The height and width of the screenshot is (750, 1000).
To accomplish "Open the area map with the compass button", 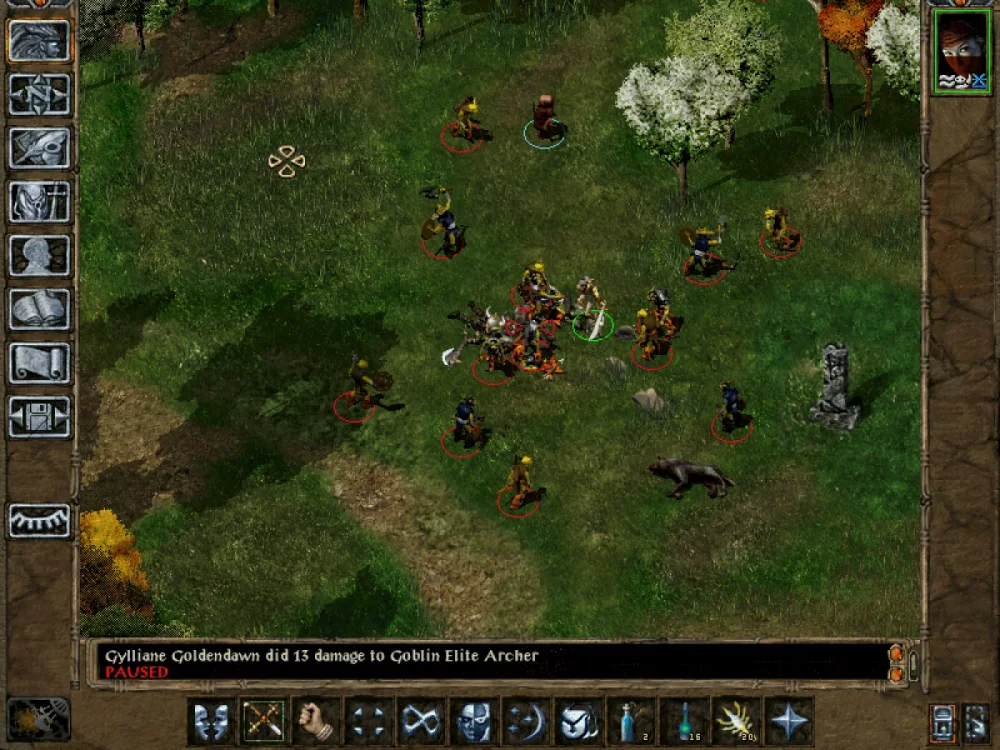I will coord(40,94).
